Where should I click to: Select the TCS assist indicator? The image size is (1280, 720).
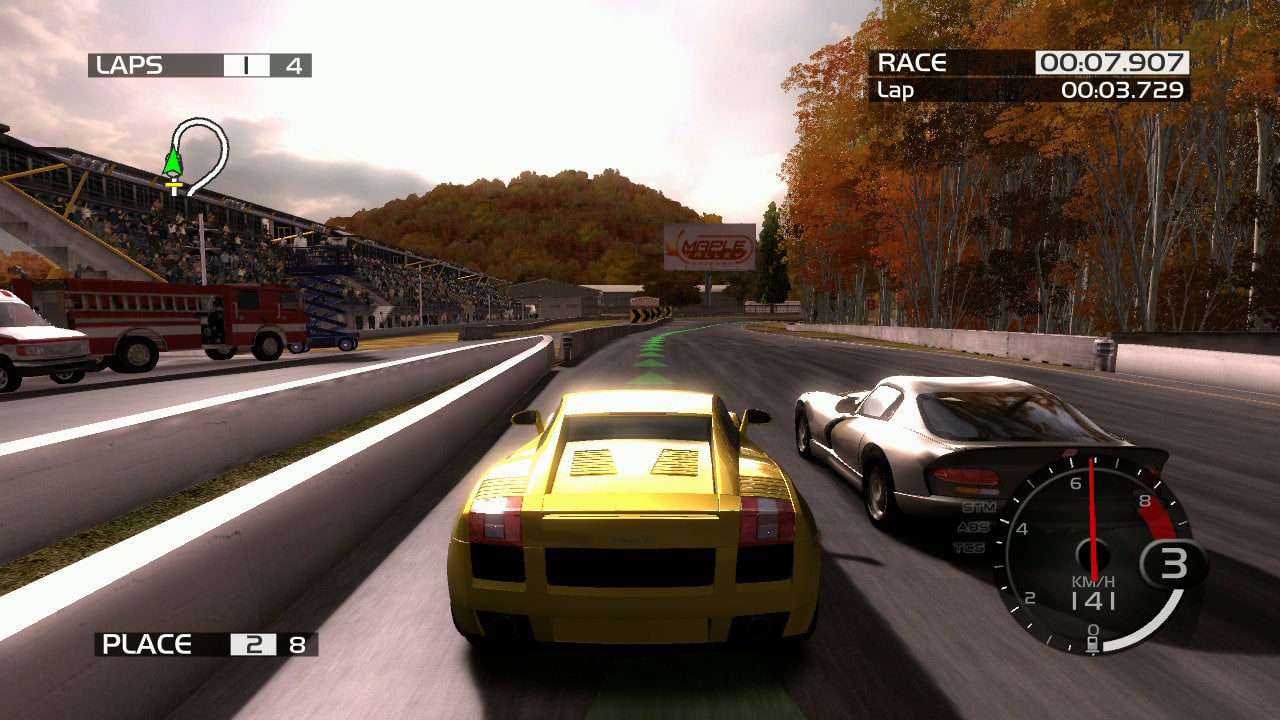[x=968, y=547]
